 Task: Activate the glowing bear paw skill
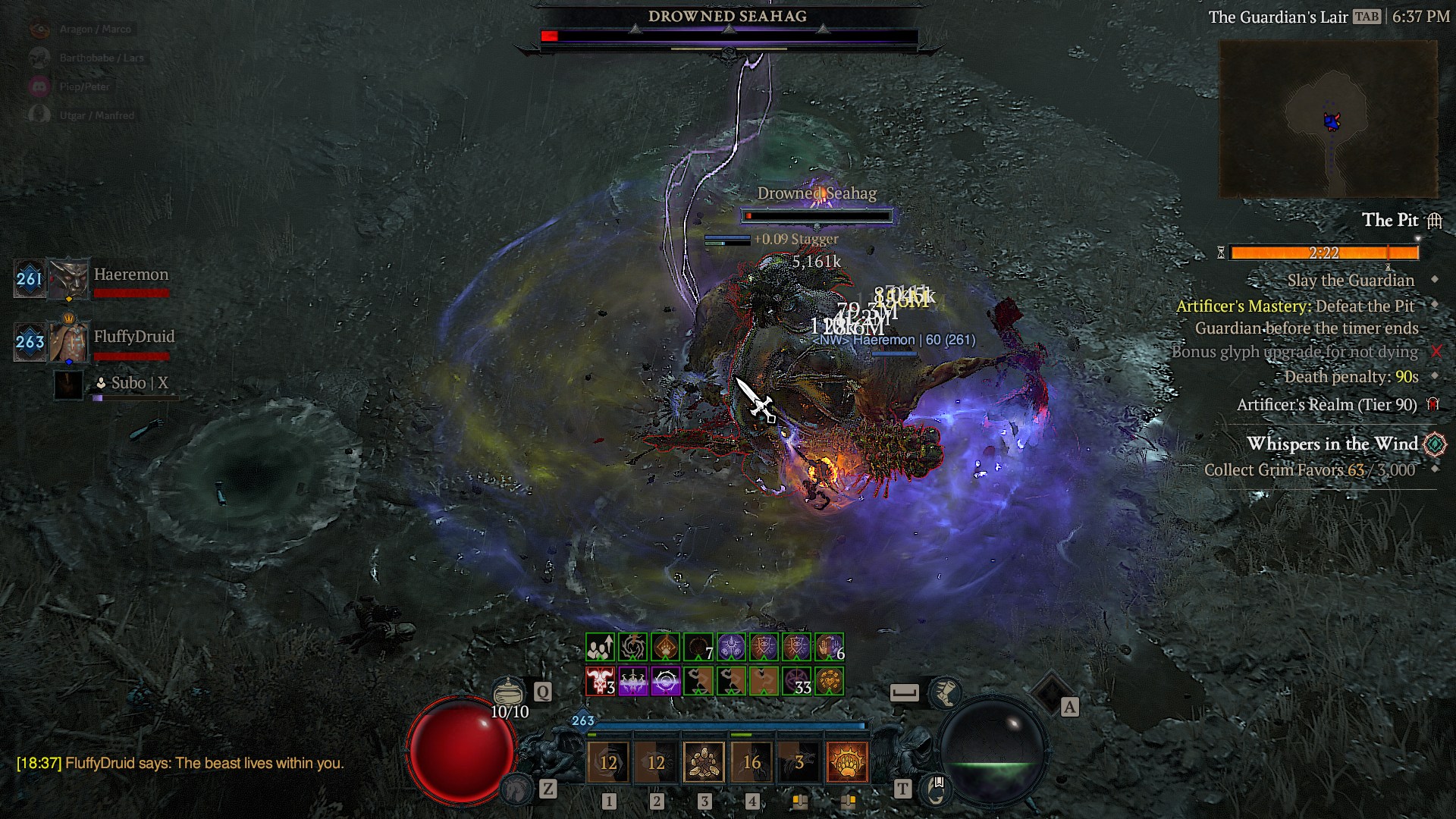[846, 761]
